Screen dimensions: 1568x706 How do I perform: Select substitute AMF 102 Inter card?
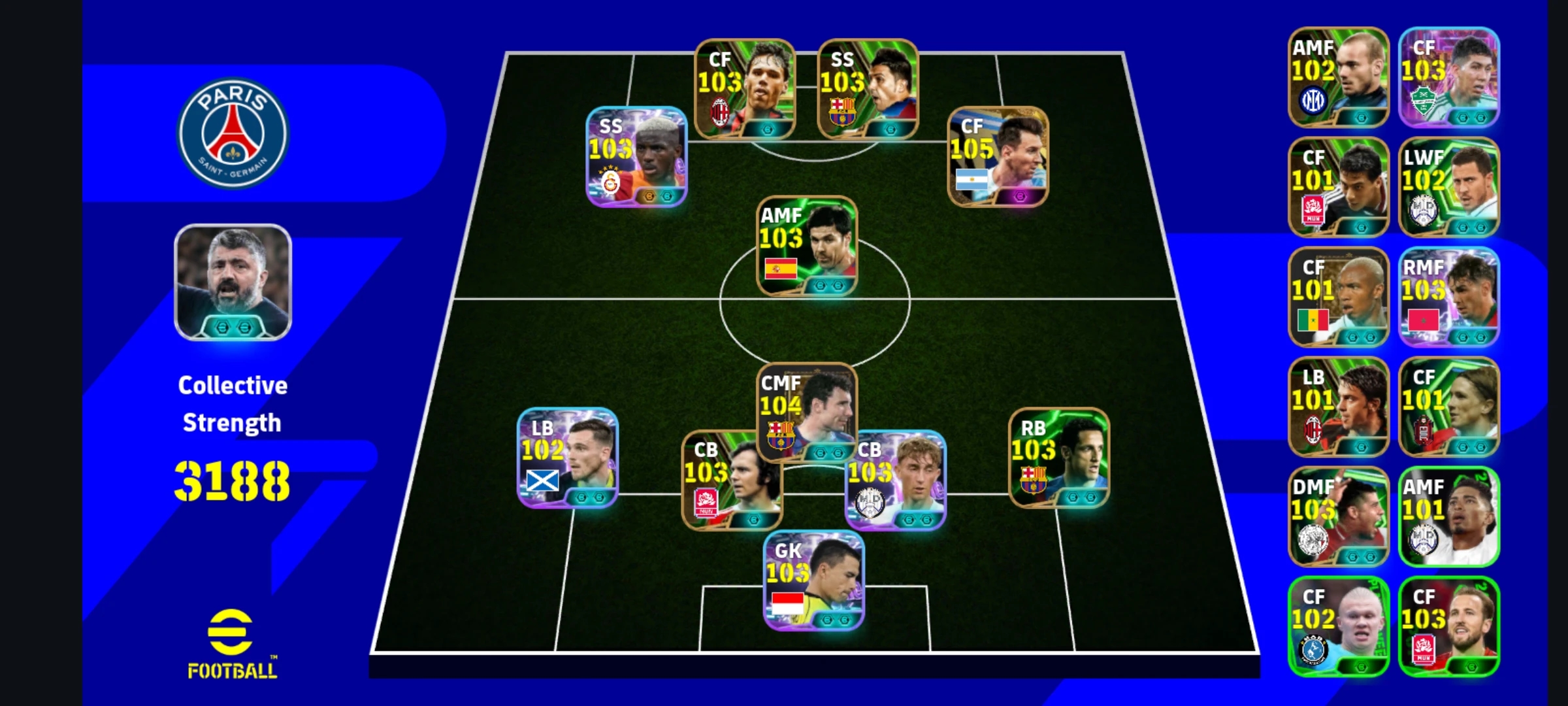pos(1338,77)
